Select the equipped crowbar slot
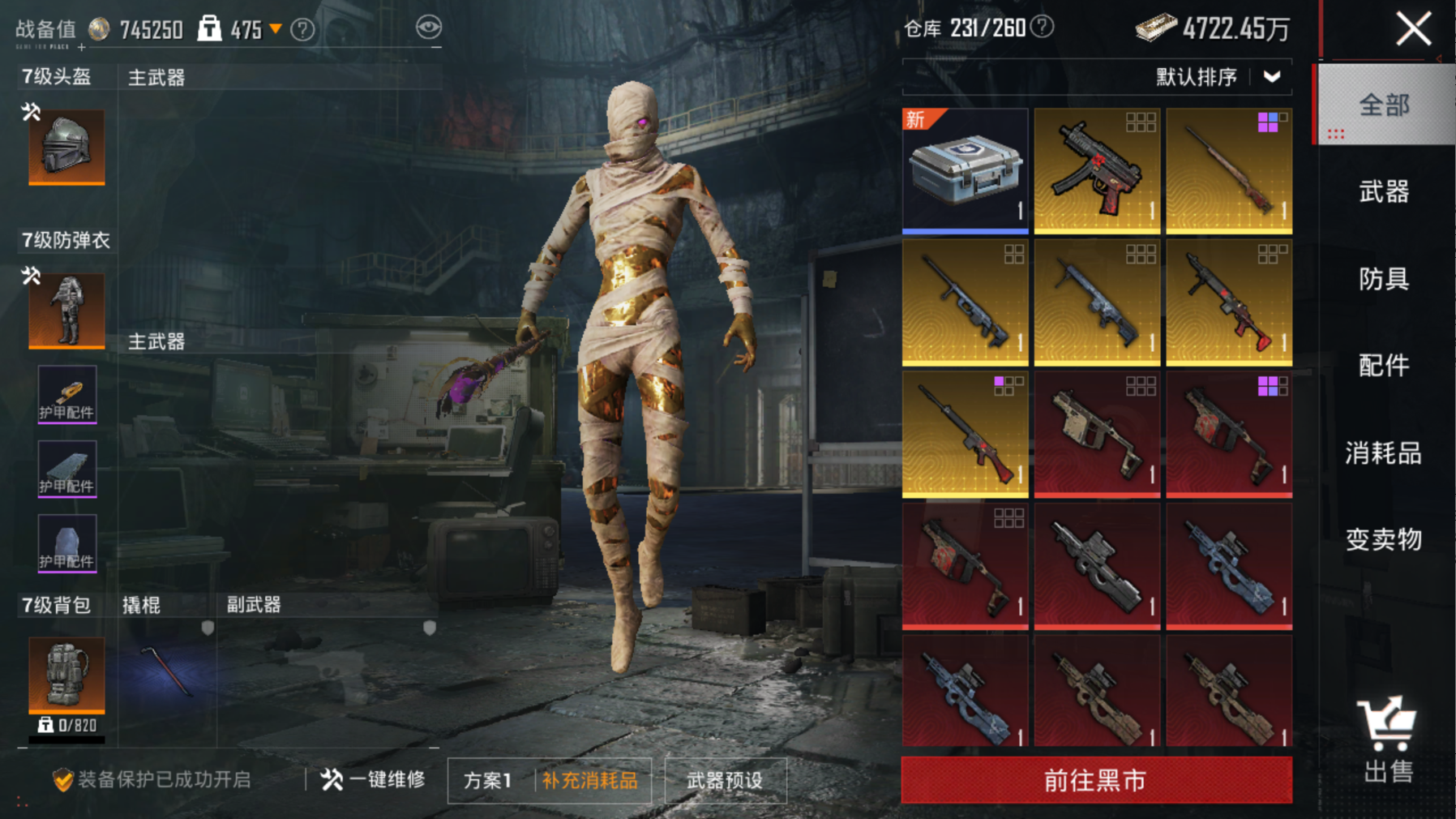Screen dimensions: 1456x819 [167, 673]
